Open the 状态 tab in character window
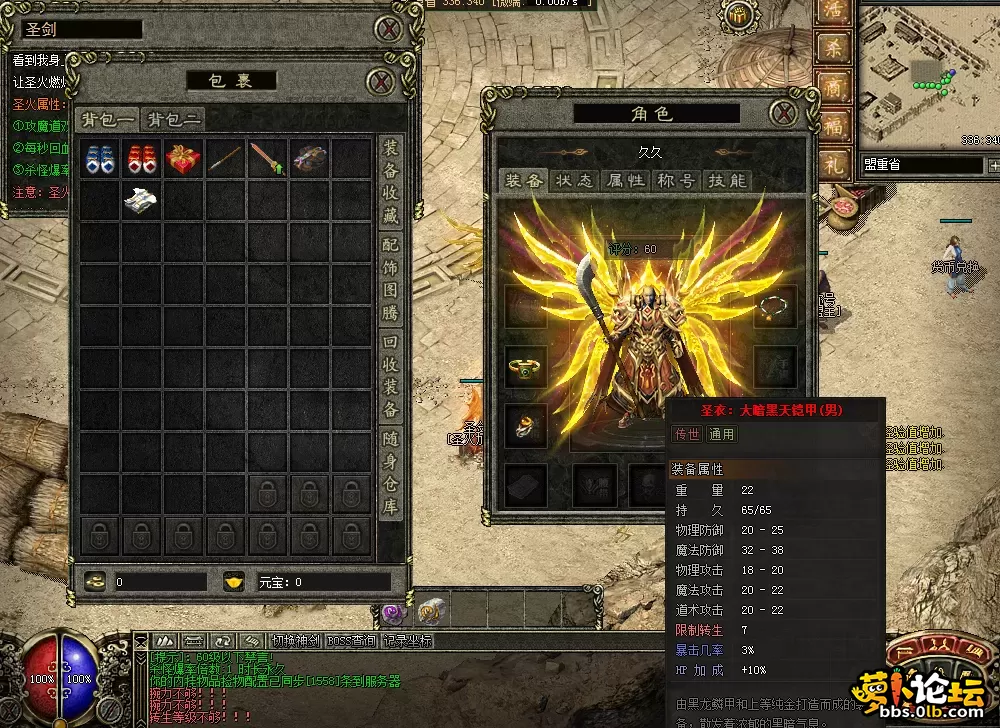Screen dimensions: 1000x728 (574, 180)
